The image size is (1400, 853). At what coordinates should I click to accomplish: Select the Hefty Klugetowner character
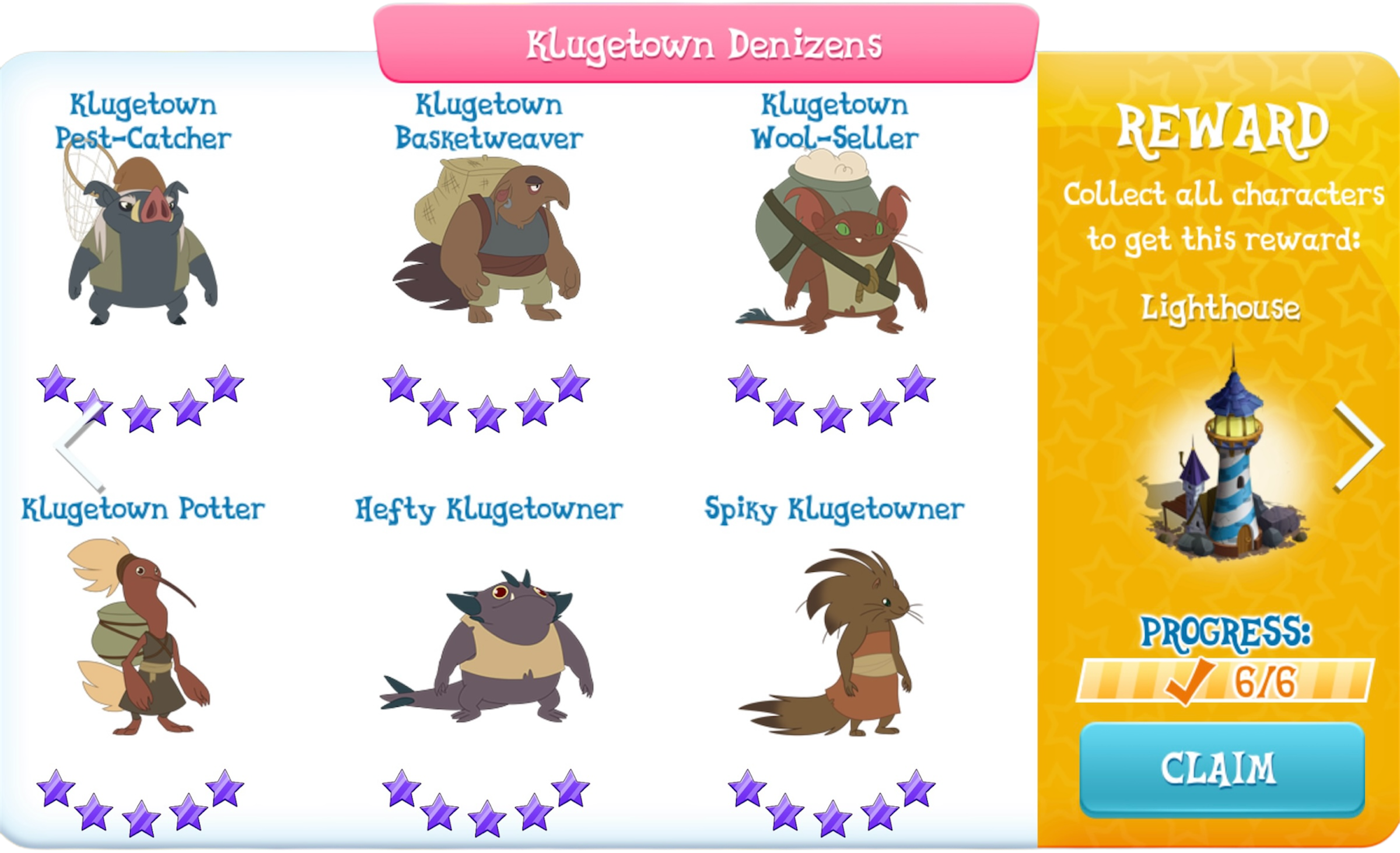point(488,648)
